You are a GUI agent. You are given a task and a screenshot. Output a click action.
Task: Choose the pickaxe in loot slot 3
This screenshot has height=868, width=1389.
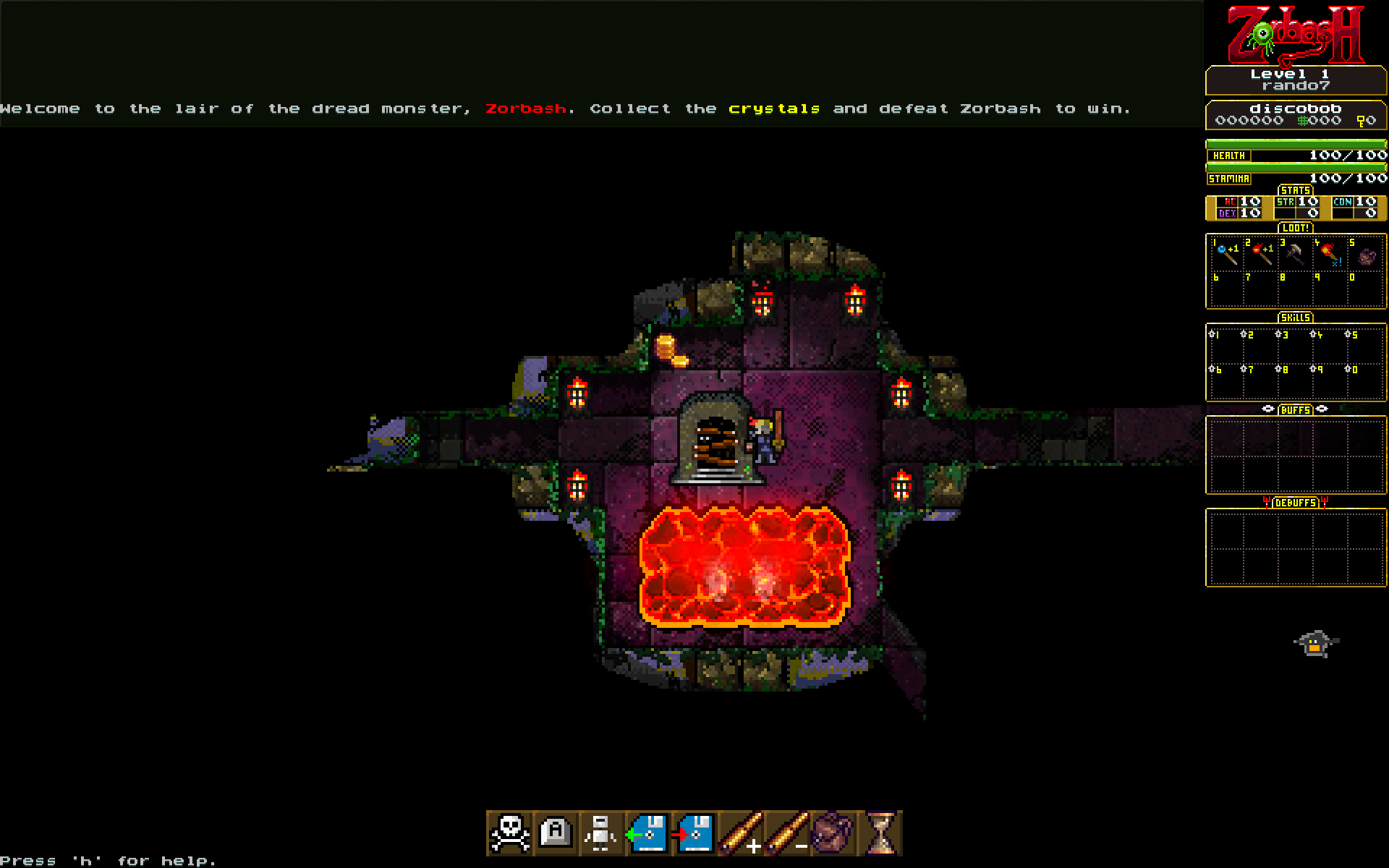pos(1295,254)
